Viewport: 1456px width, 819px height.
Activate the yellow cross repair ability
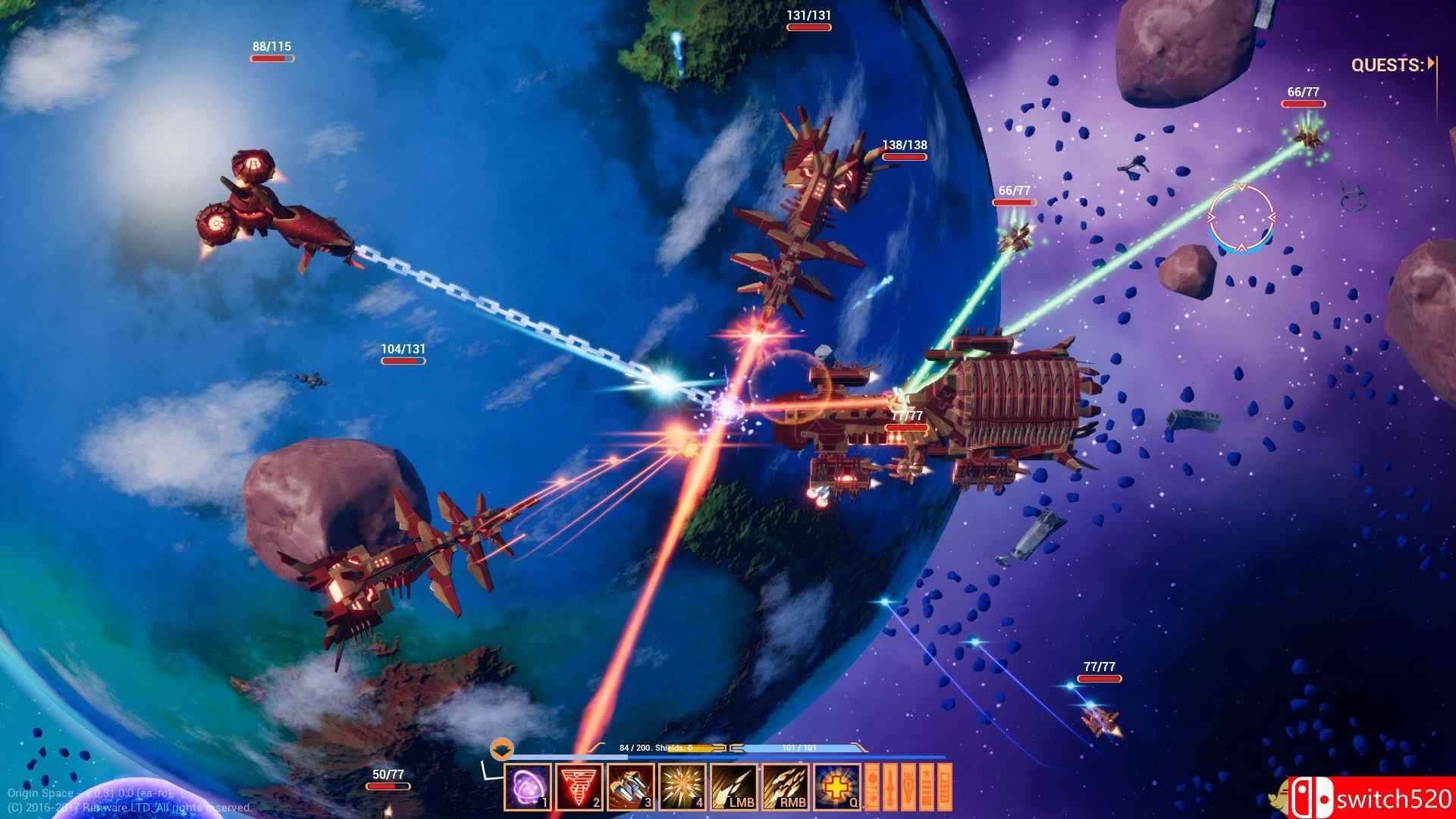[837, 787]
